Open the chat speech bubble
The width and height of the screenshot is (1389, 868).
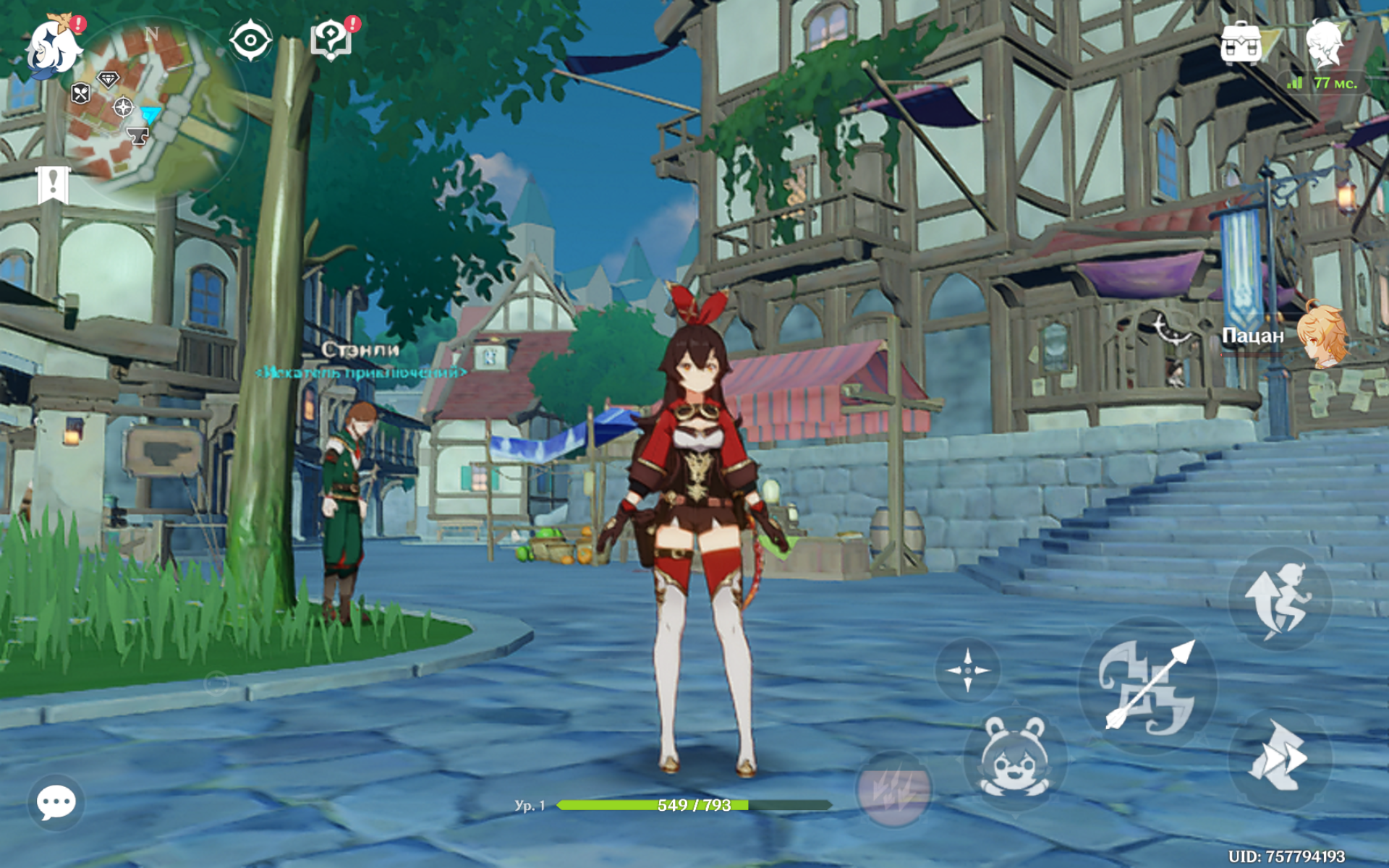click(56, 802)
